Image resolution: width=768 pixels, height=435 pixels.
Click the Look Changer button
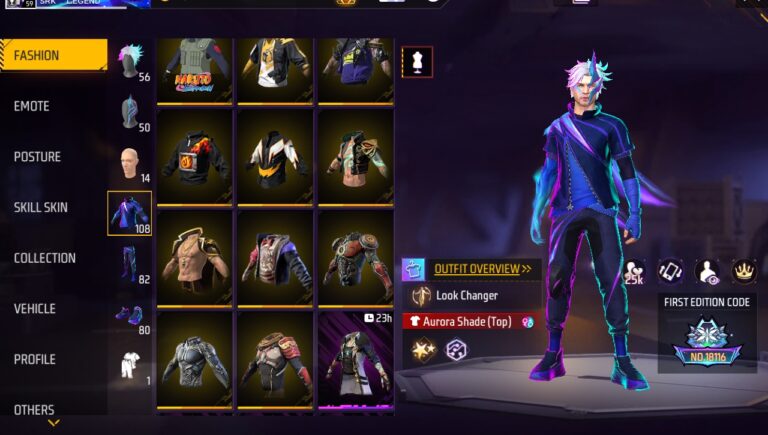(466, 296)
